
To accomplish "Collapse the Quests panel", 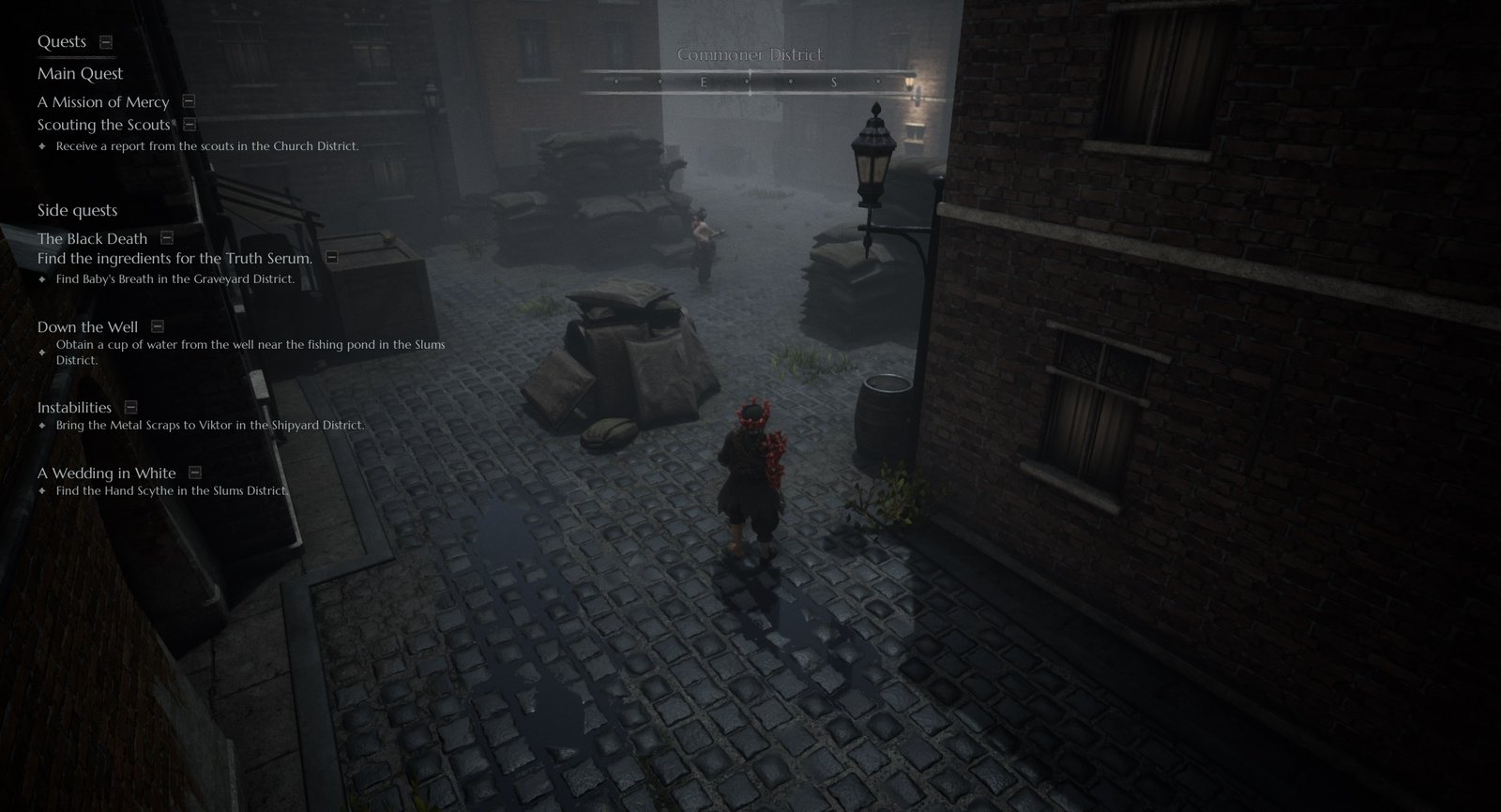I will point(106,42).
